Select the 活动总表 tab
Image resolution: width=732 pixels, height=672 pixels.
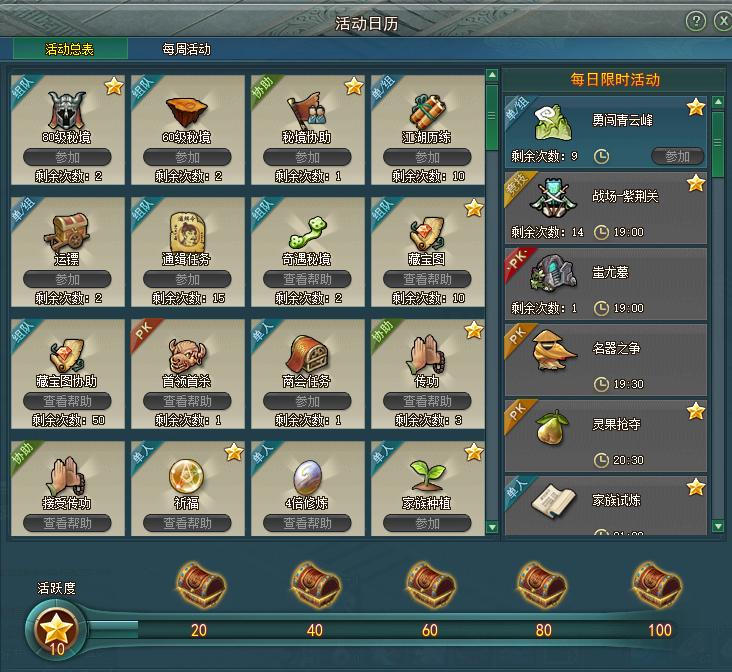click(x=70, y=49)
